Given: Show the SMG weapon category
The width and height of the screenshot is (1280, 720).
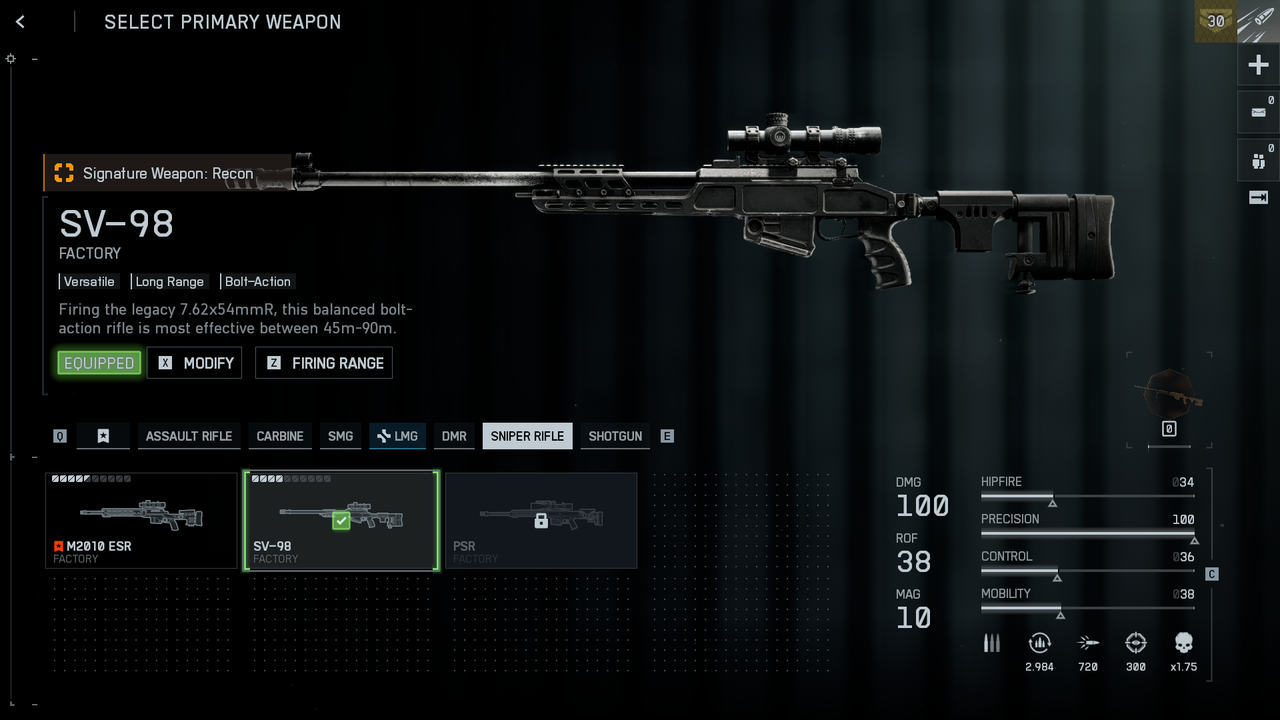Looking at the screenshot, I should point(340,436).
